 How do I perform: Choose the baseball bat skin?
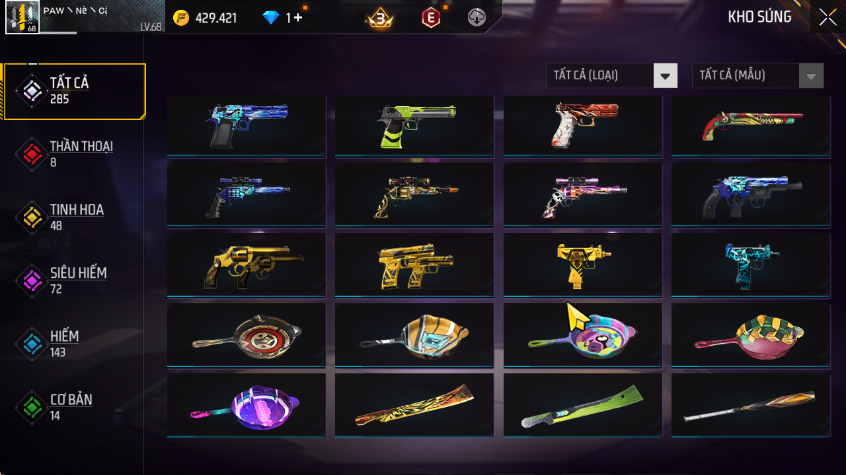750,405
